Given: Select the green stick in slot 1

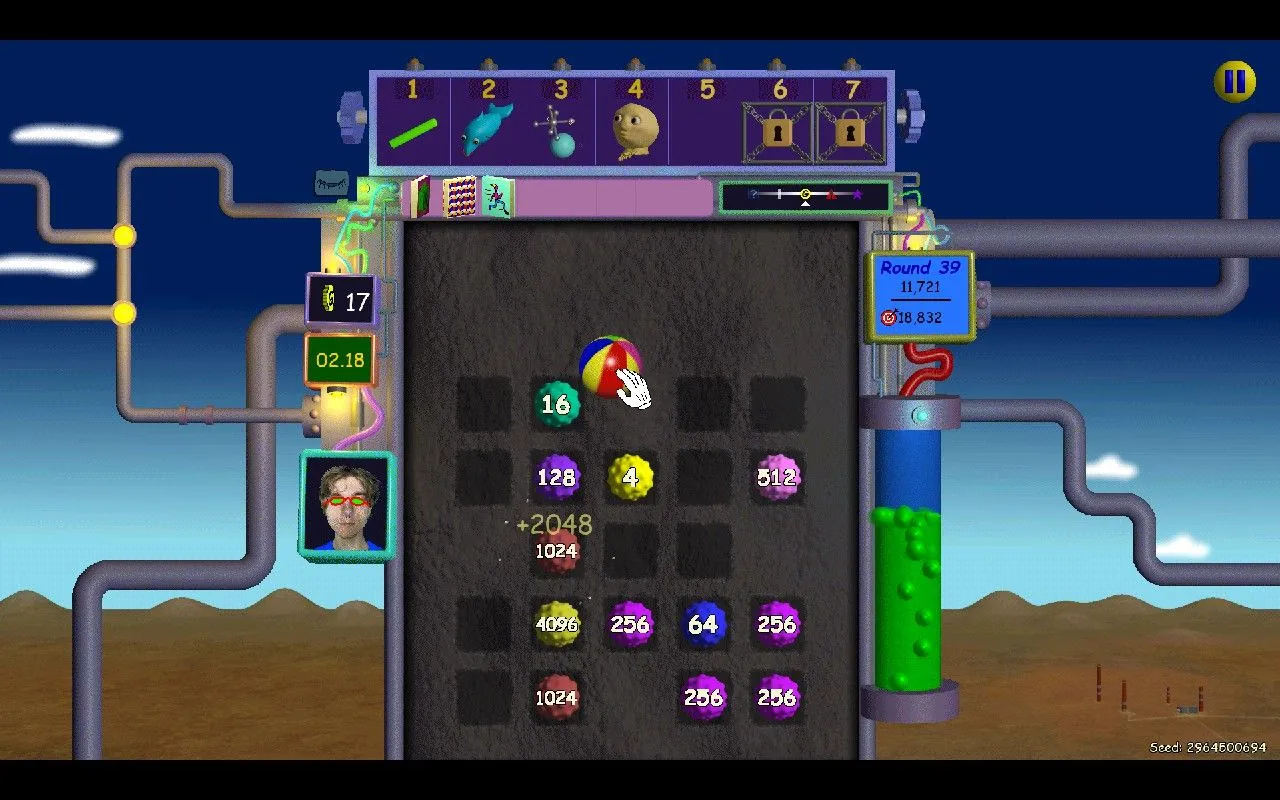Looking at the screenshot, I should pyautogui.click(x=413, y=134).
